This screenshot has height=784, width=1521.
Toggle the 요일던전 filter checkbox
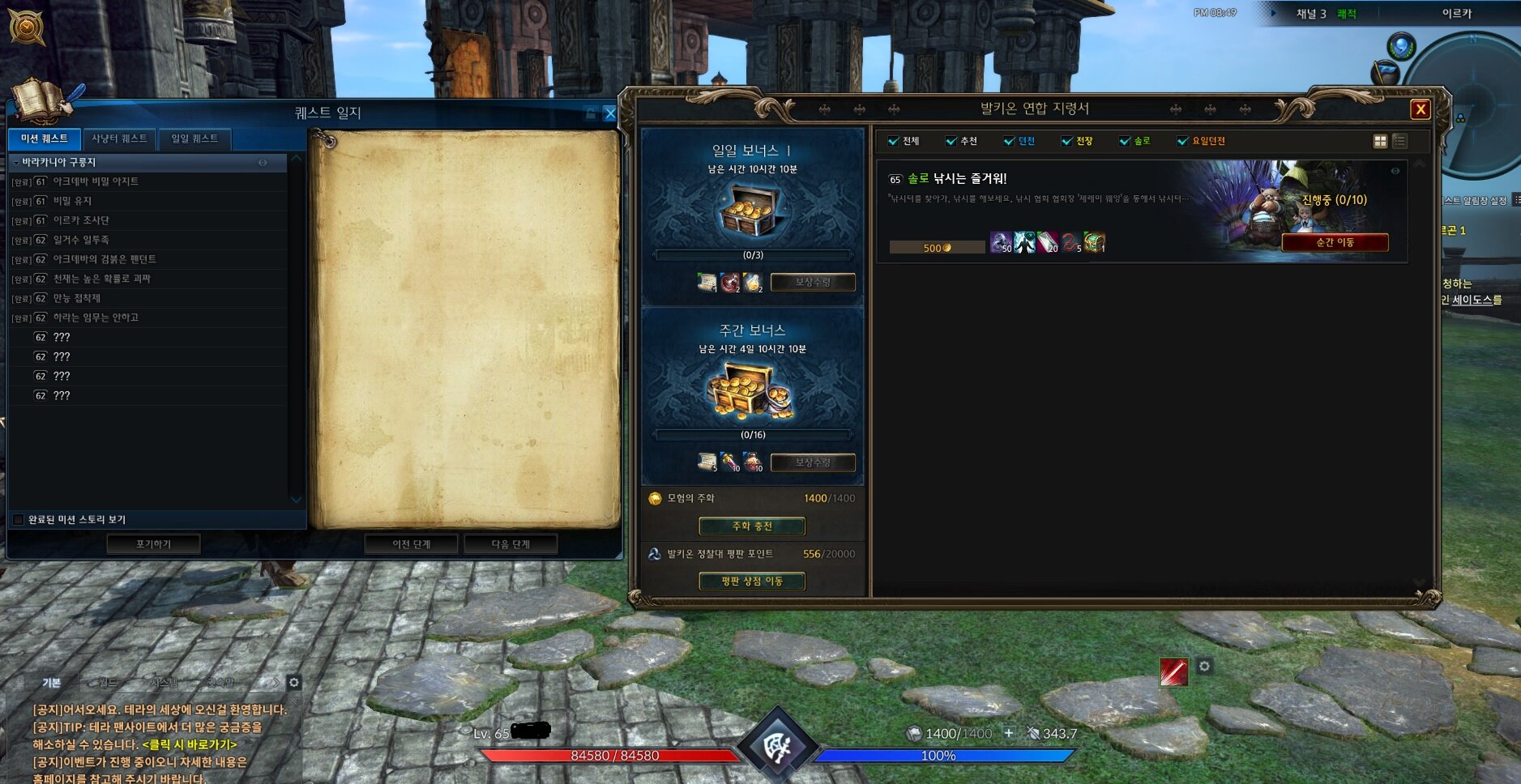[1182, 141]
